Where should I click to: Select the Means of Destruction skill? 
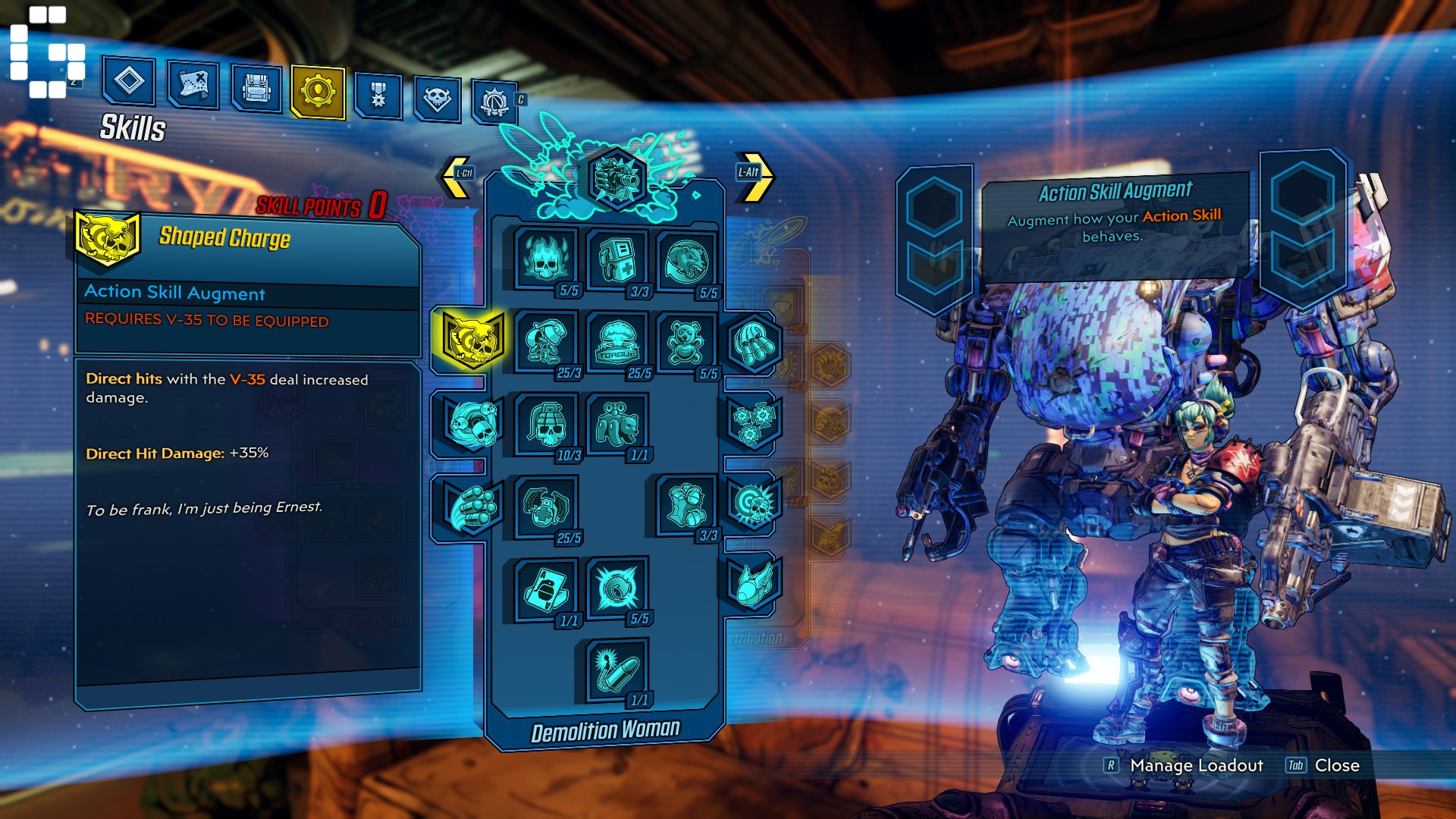click(x=542, y=341)
